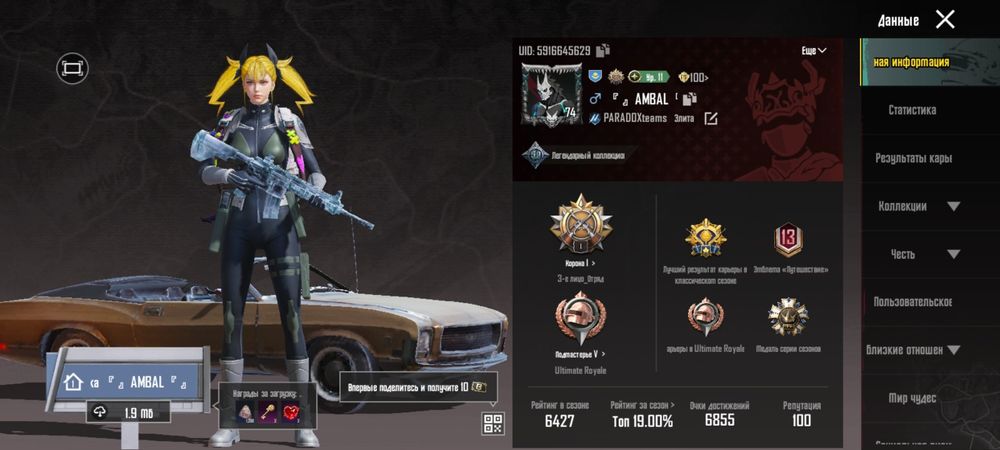
Task: Edit the PARADOXteams clan info
Action: coord(711,118)
